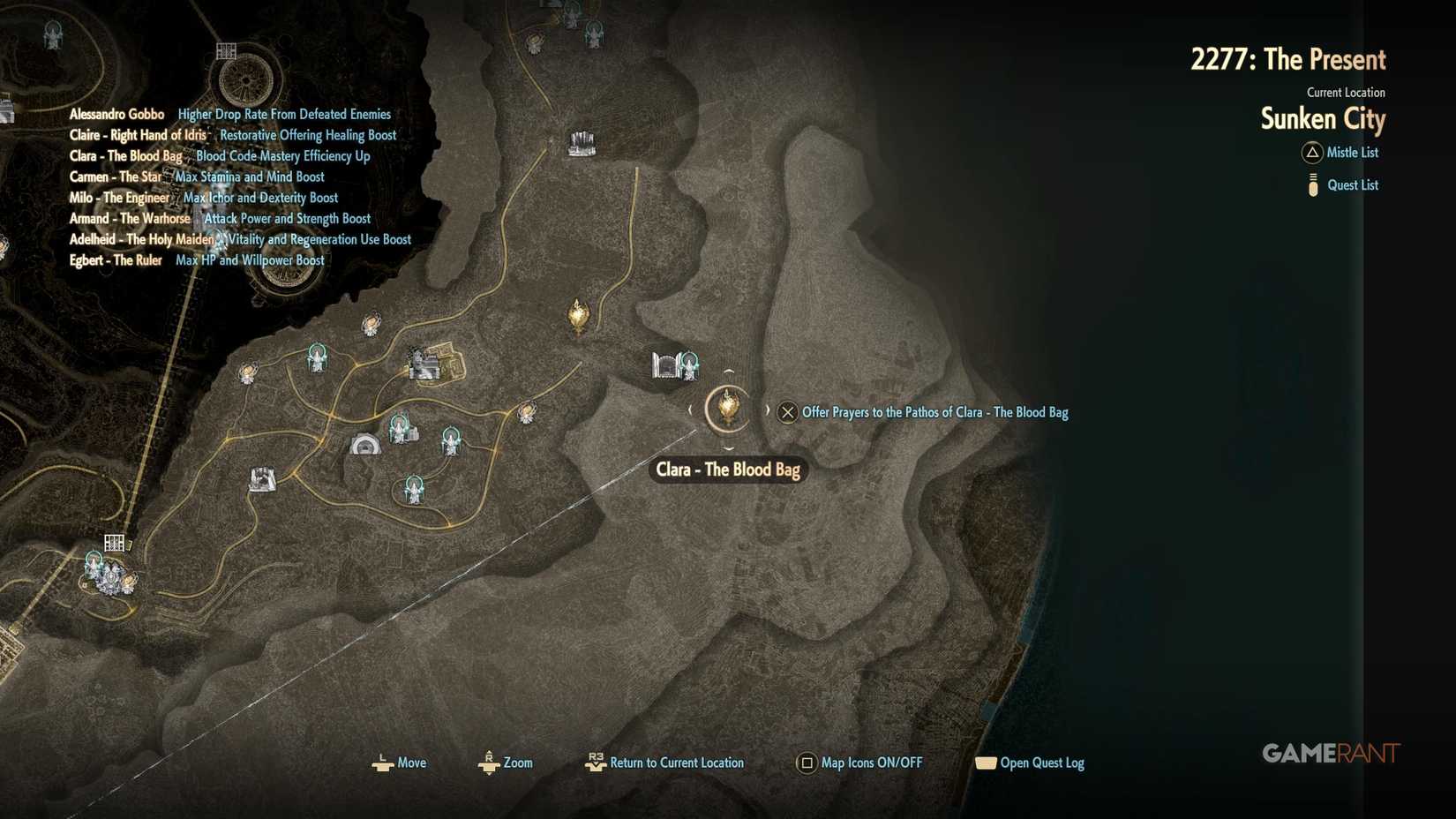Viewport: 1456px width, 819px height.
Task: Open the Mistle List
Action: (x=1341, y=153)
